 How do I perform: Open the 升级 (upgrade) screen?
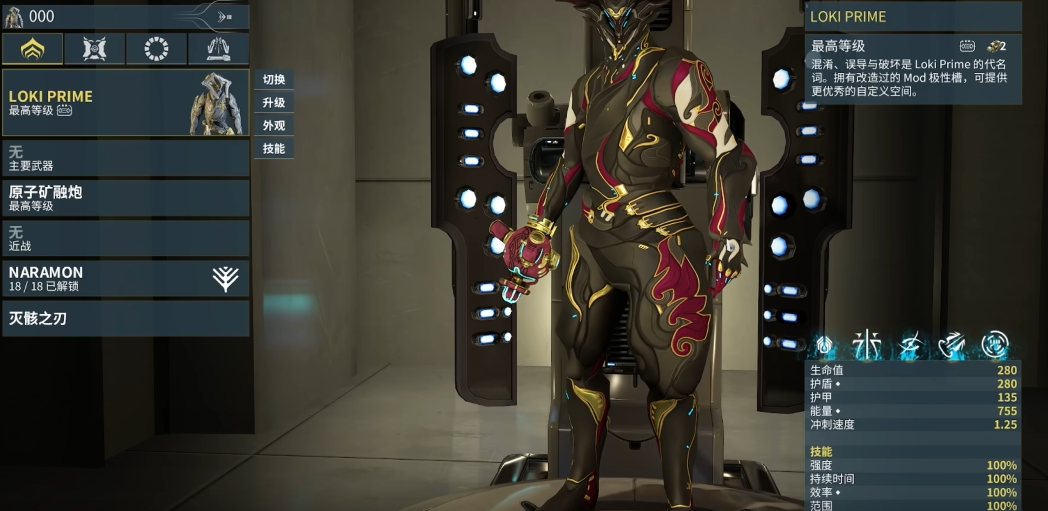pos(274,103)
